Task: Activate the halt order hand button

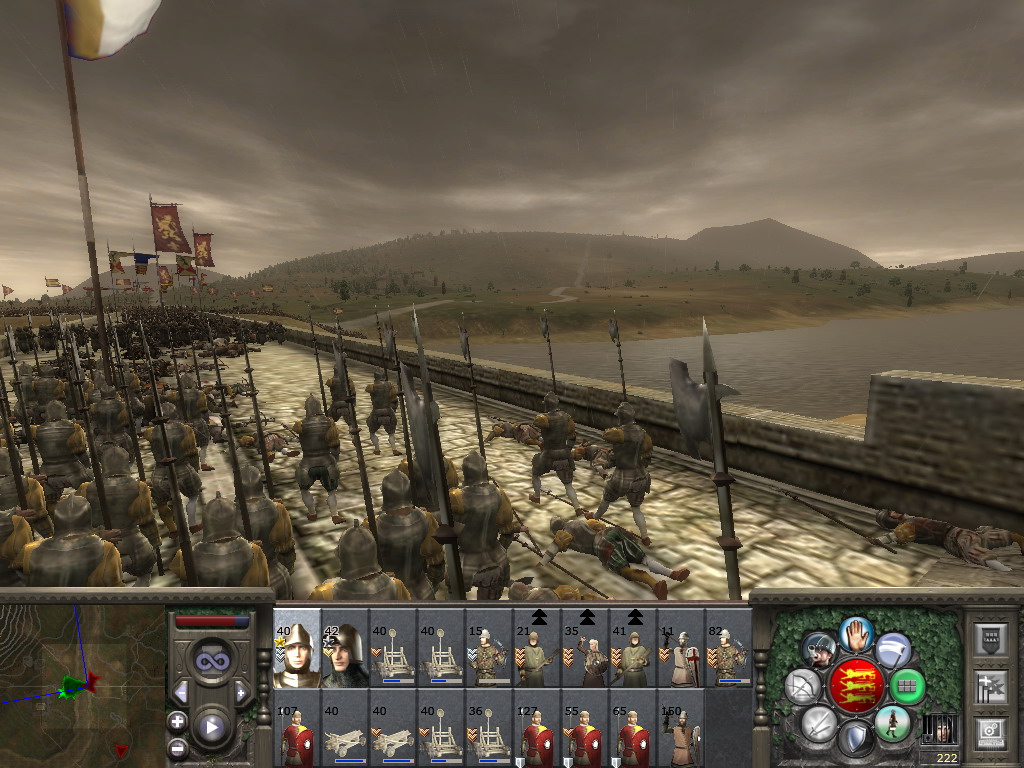Action: [855, 634]
